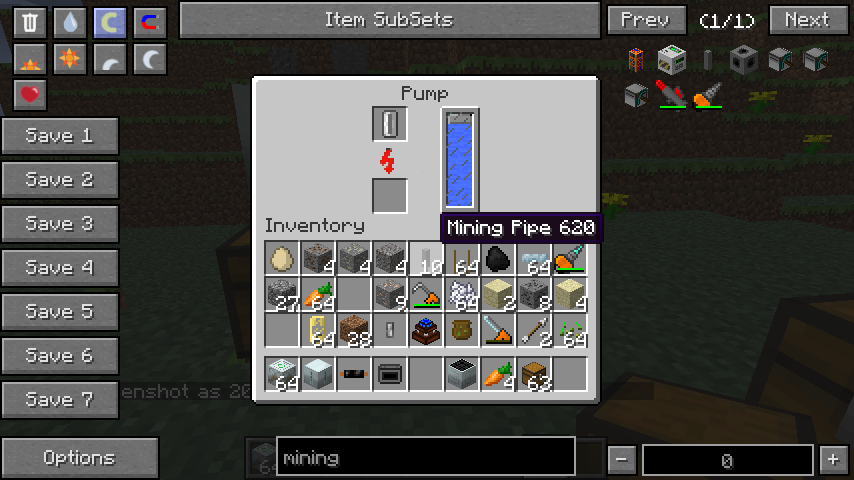Set time to noon with sun icon
Screen dimensions: 854x480
coord(70,60)
